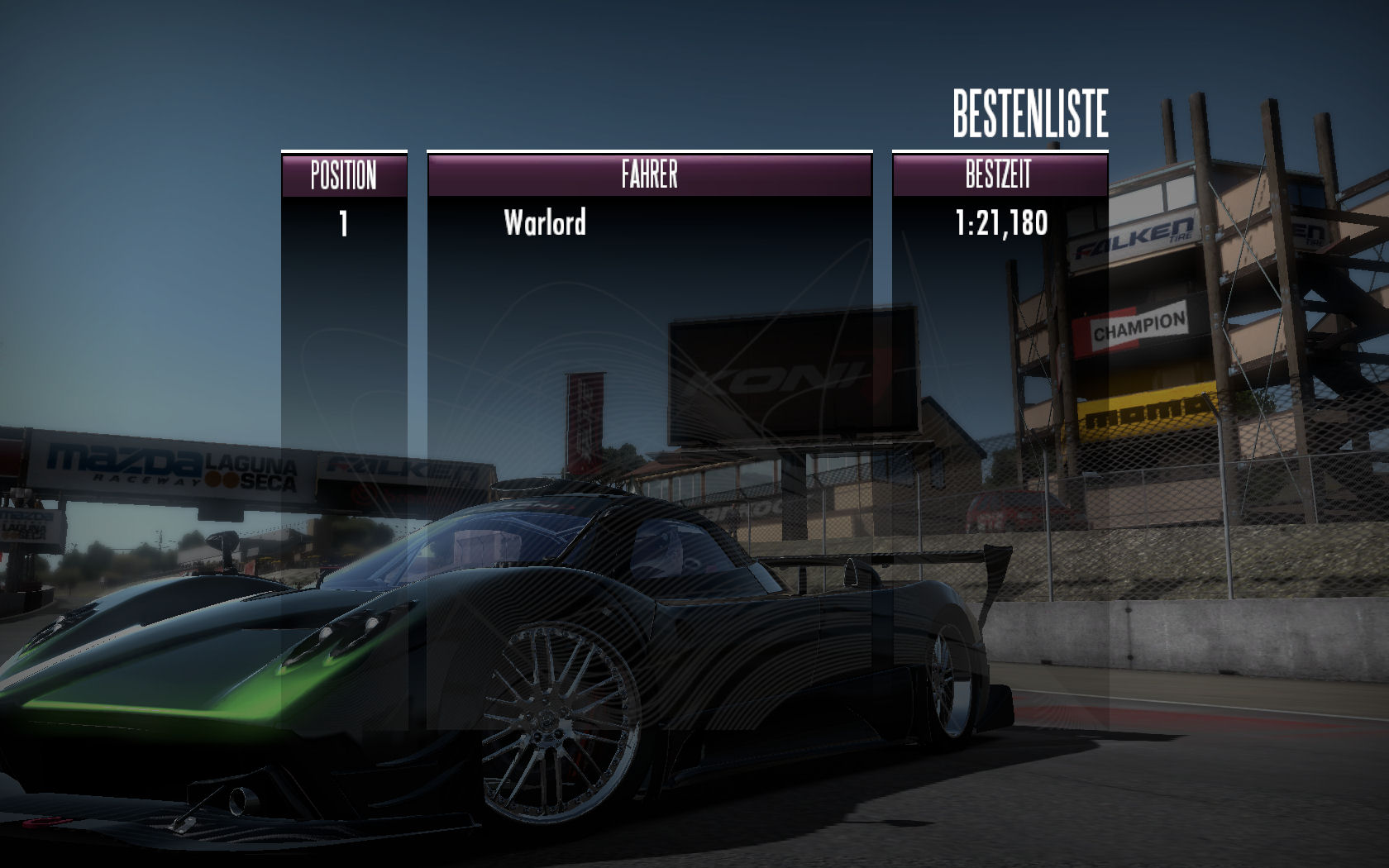Click the Fahrer column header

pos(649,174)
